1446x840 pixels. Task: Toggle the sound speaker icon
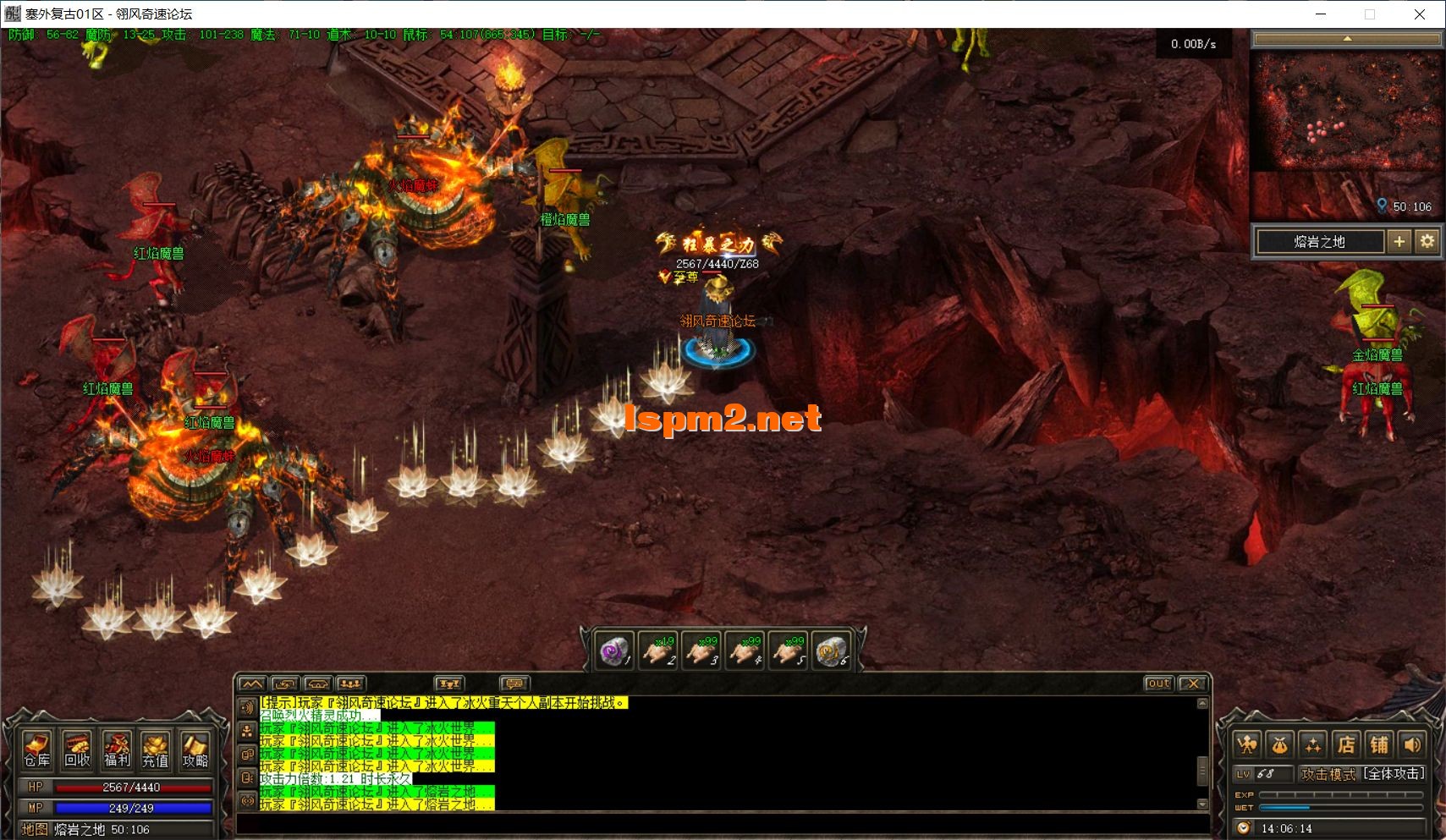1412,744
